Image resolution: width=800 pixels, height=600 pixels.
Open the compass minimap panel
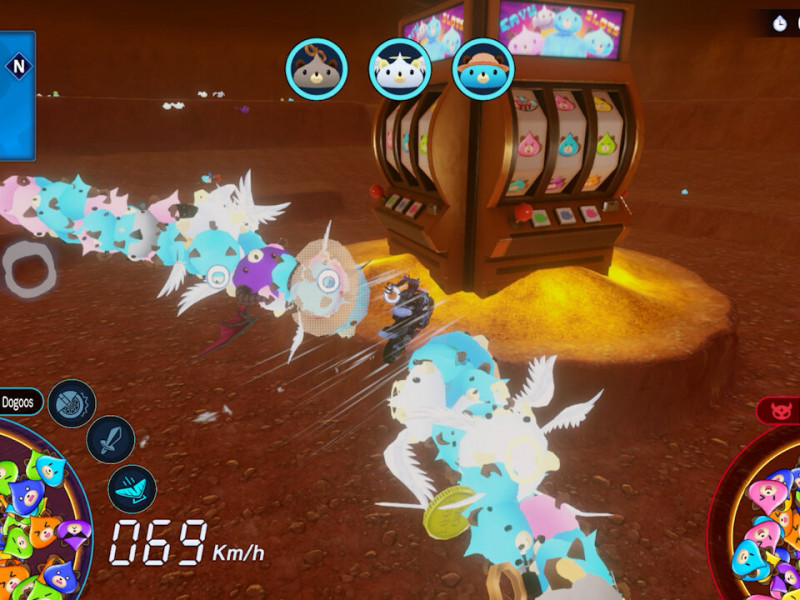pos(17,95)
